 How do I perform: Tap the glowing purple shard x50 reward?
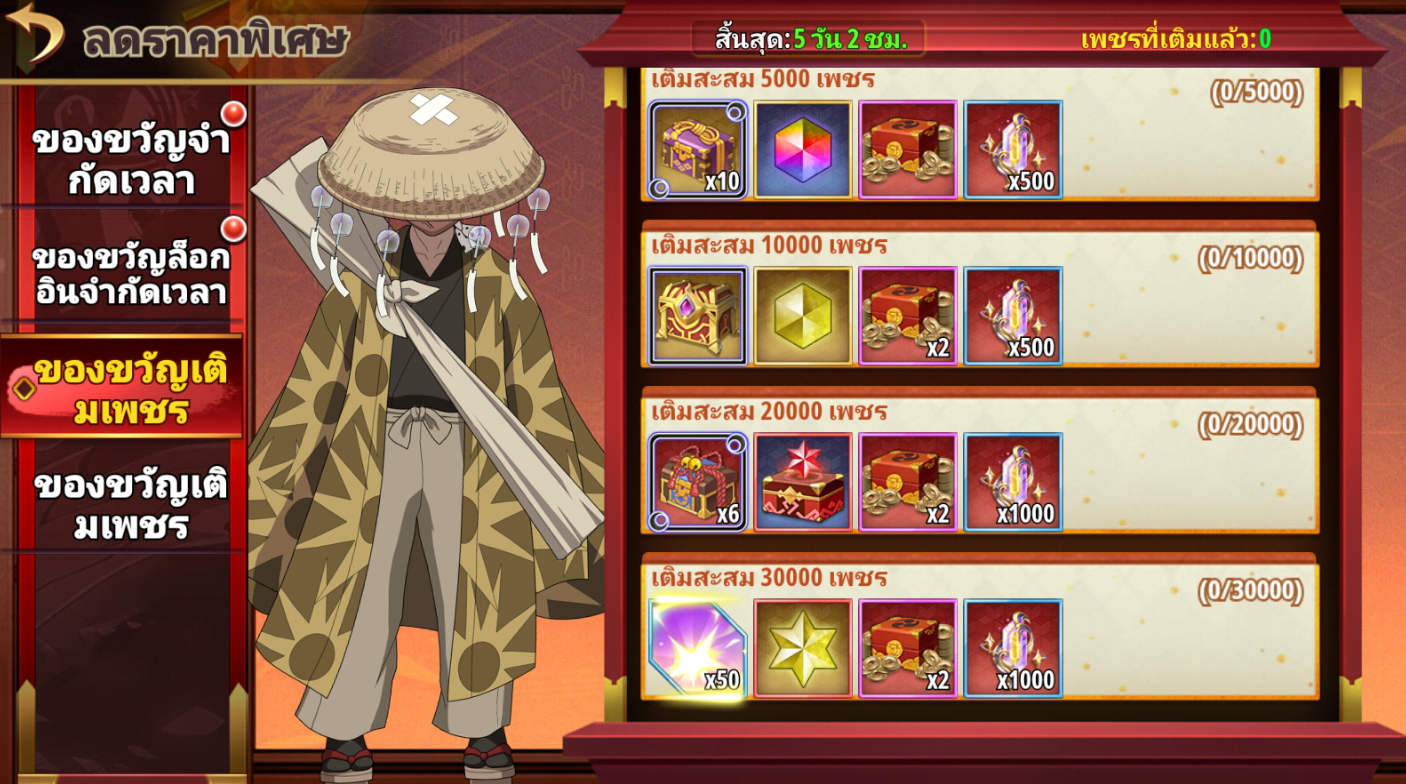pyautogui.click(x=698, y=648)
